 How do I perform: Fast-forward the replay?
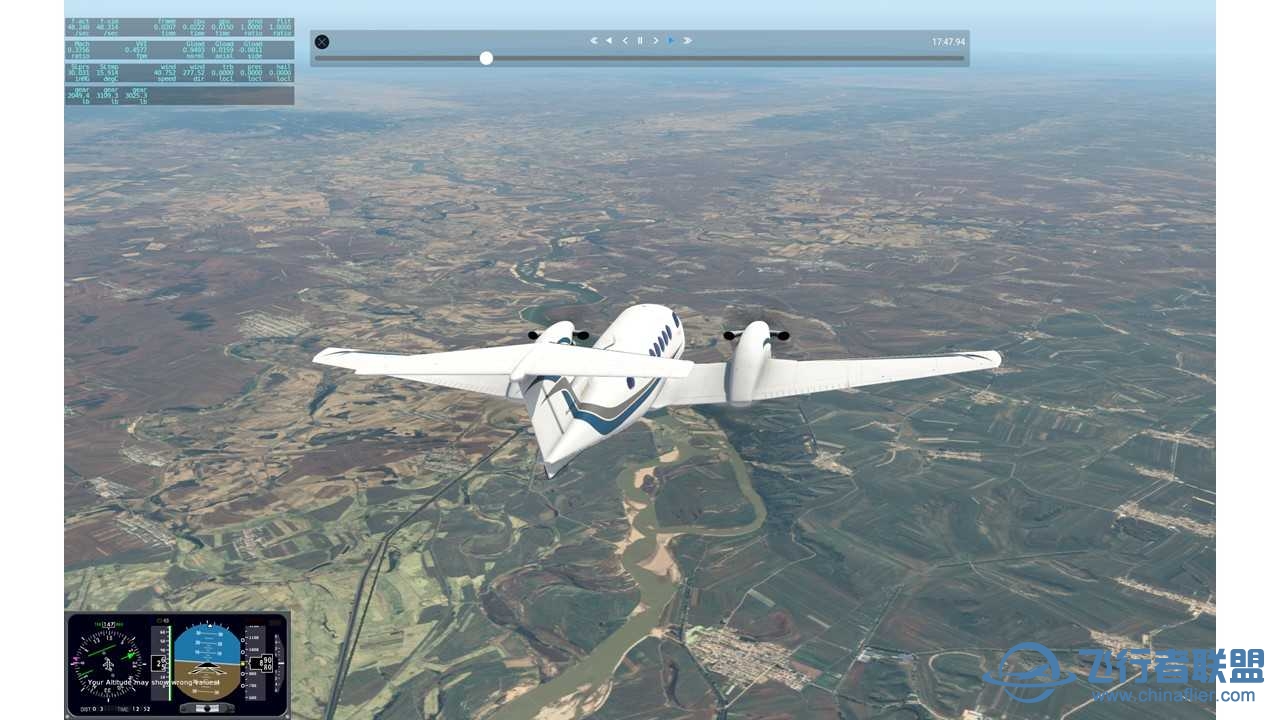click(687, 40)
